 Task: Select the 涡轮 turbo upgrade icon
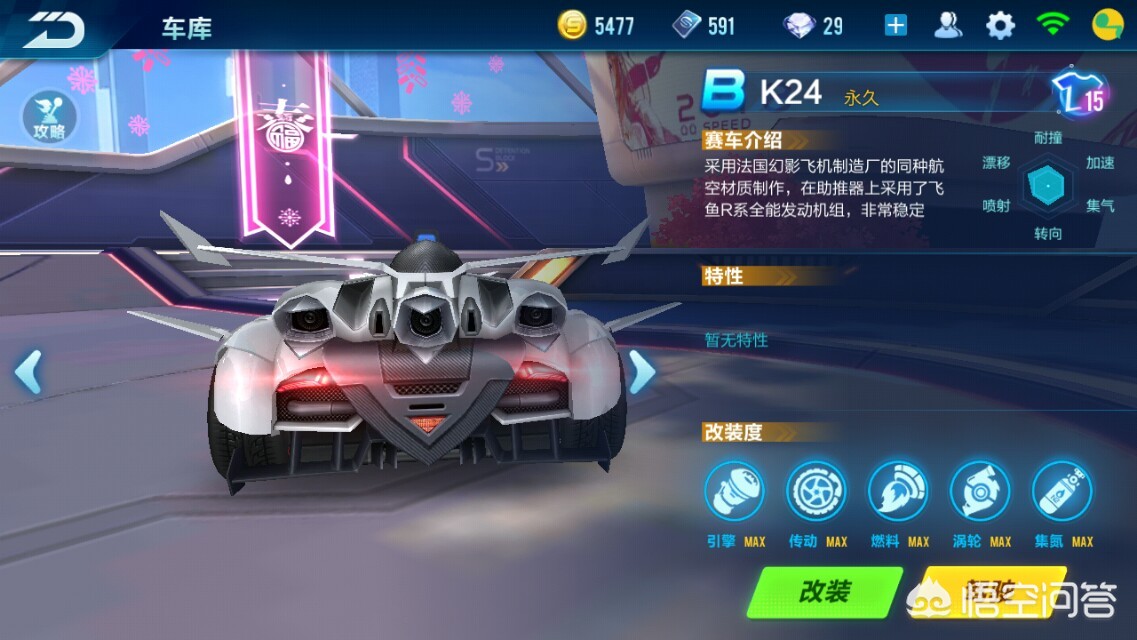(980, 492)
